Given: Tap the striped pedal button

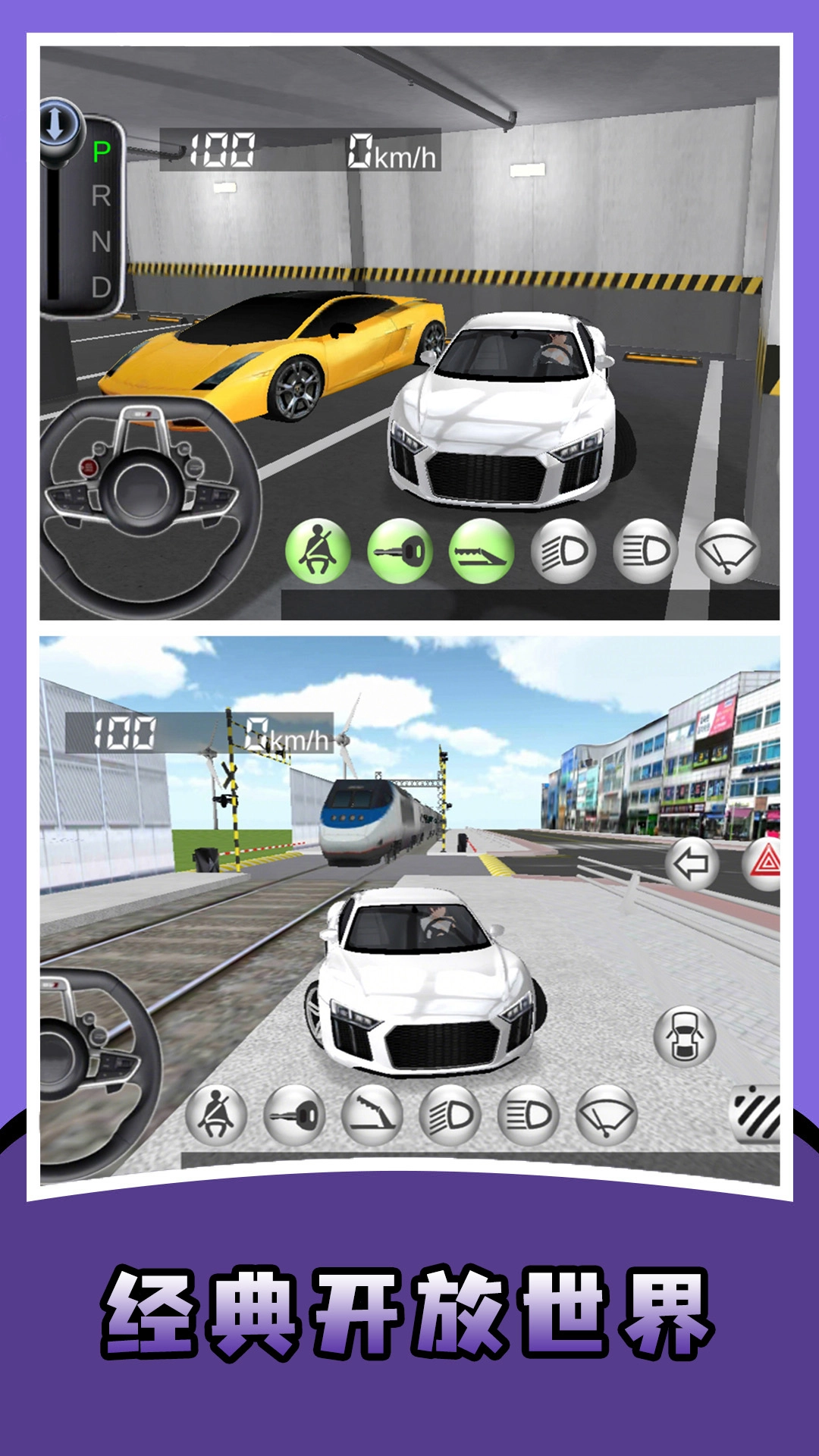Looking at the screenshot, I should pos(756,1113).
